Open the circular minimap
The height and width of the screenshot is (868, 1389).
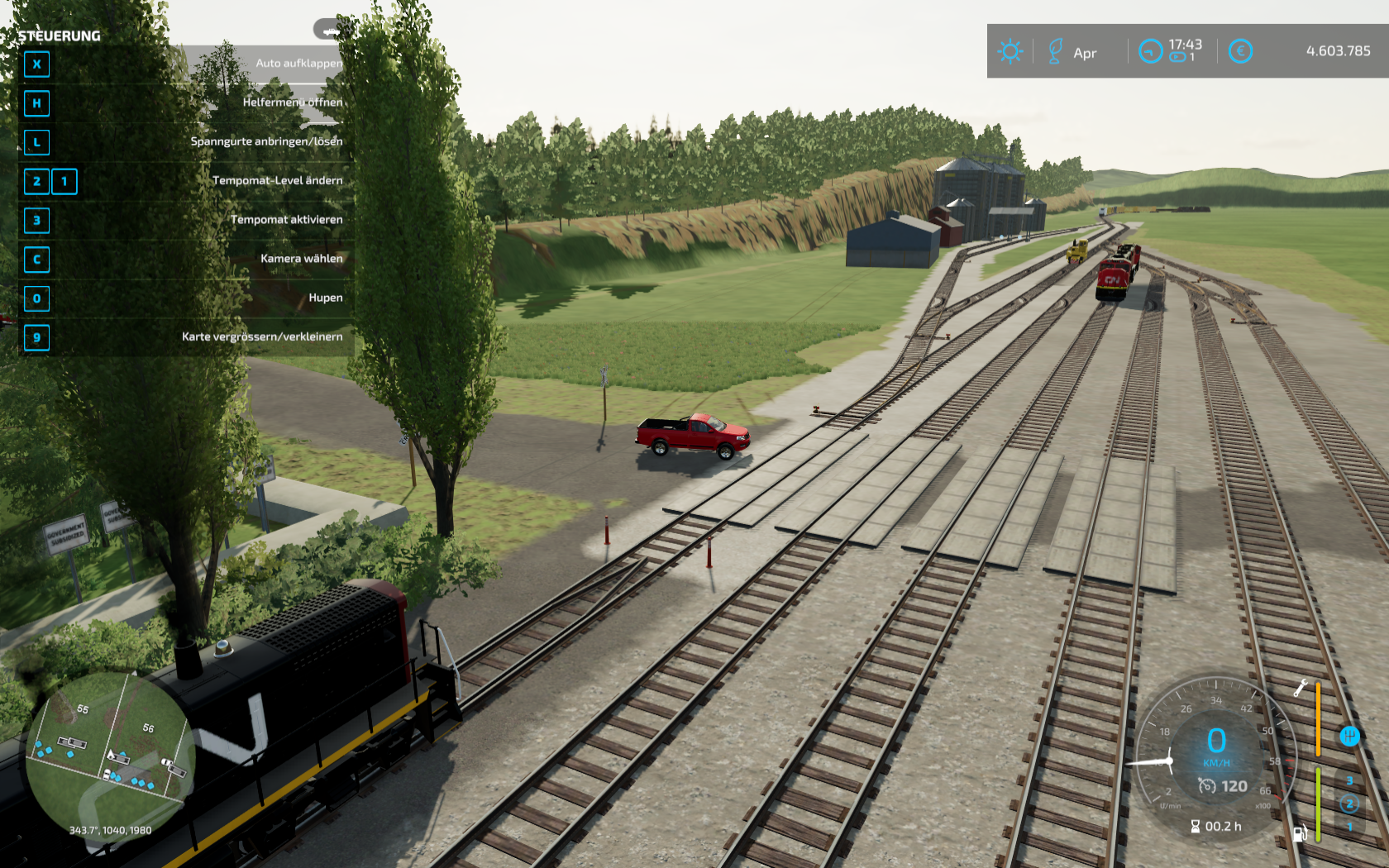pos(110,755)
